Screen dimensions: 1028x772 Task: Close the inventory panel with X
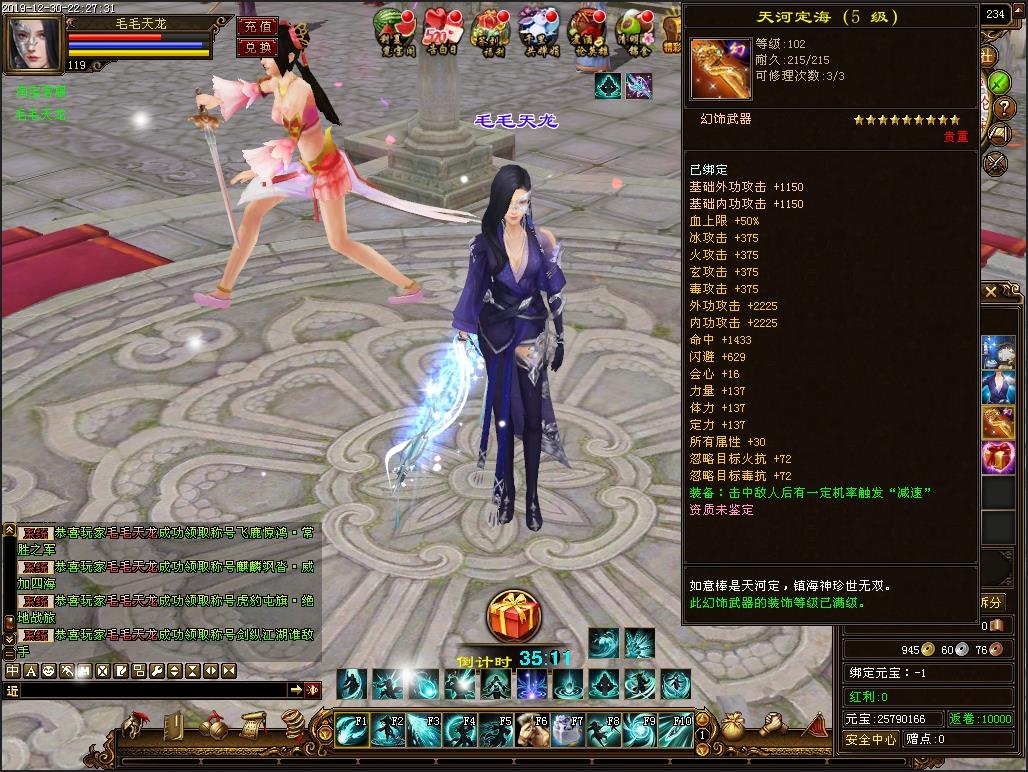point(990,292)
